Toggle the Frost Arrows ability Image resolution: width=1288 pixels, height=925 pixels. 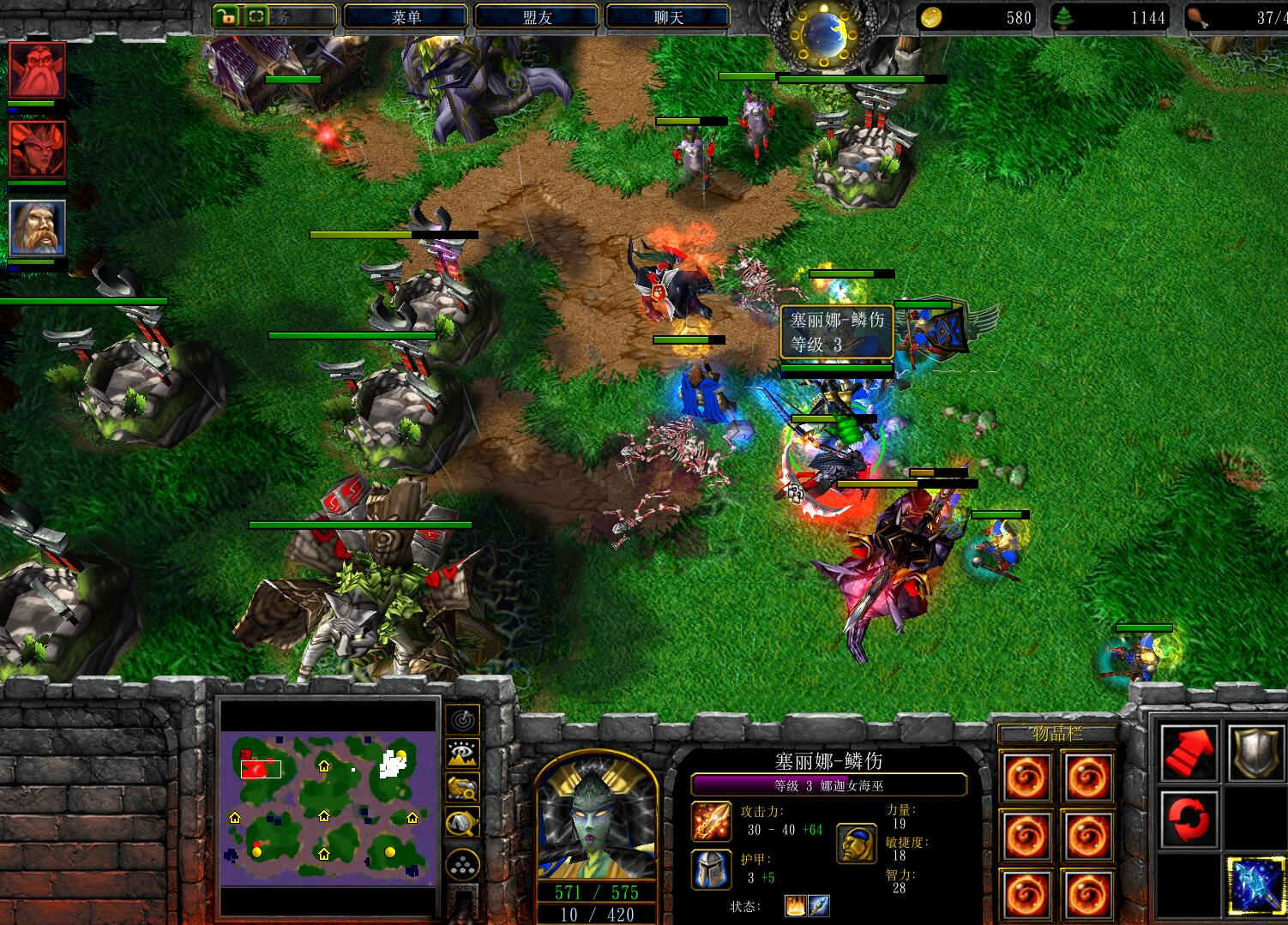[1255, 883]
